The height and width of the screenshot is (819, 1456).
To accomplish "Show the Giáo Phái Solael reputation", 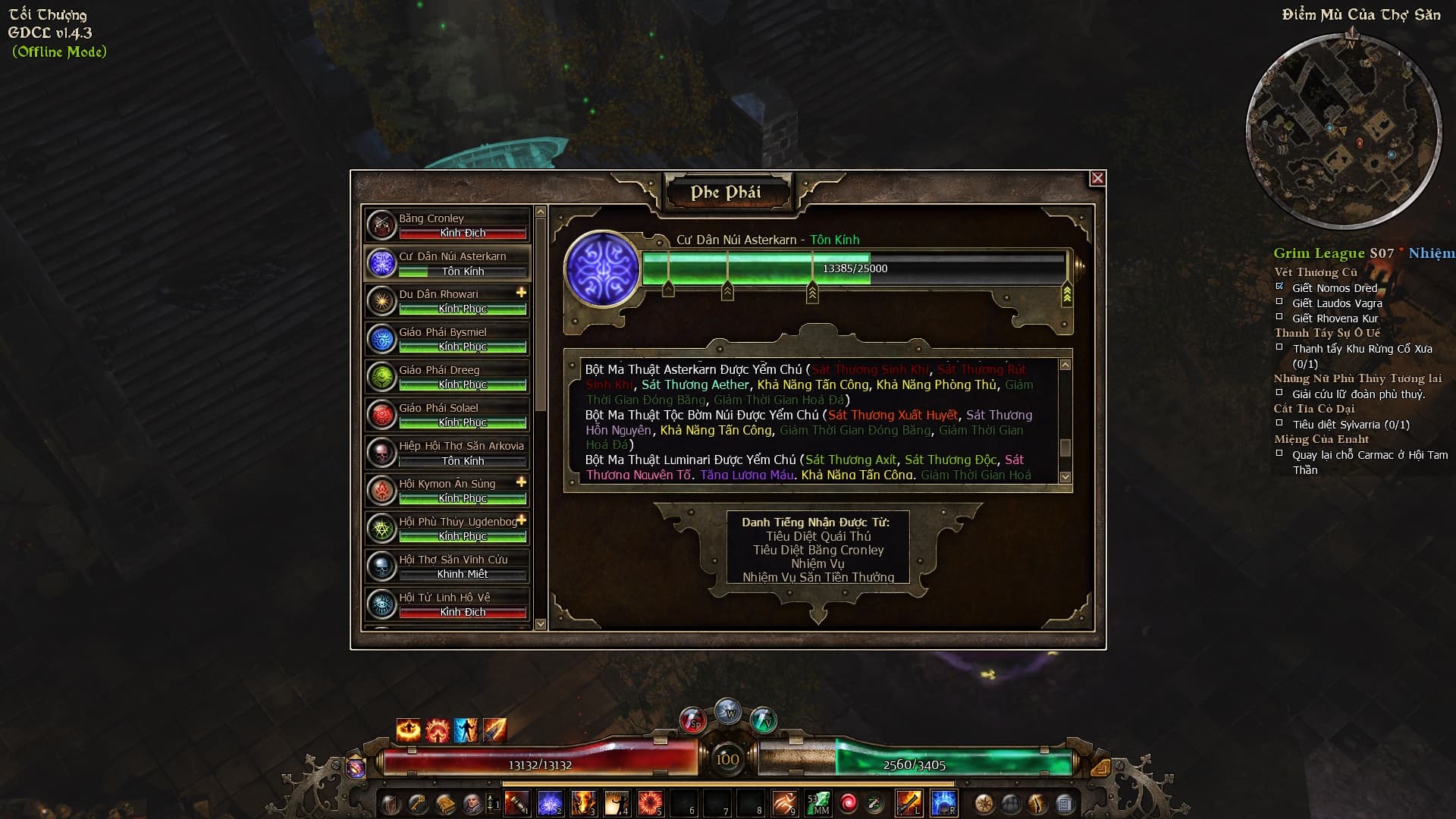I will (447, 415).
